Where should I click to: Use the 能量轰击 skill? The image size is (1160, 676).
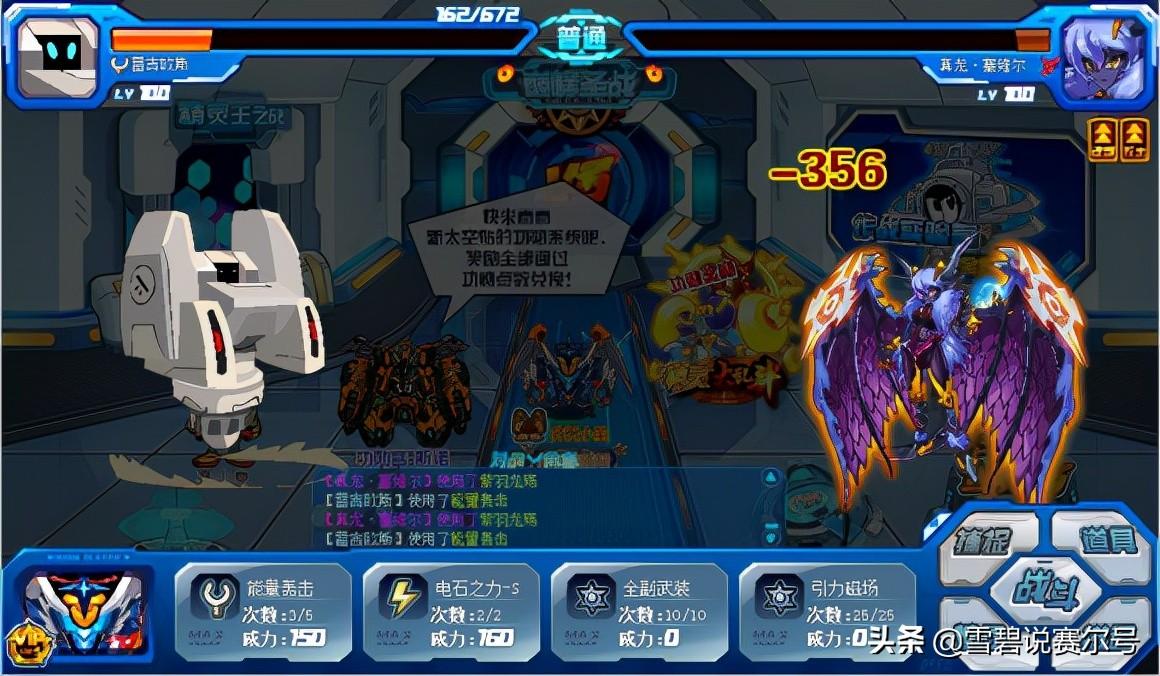[x=263, y=611]
